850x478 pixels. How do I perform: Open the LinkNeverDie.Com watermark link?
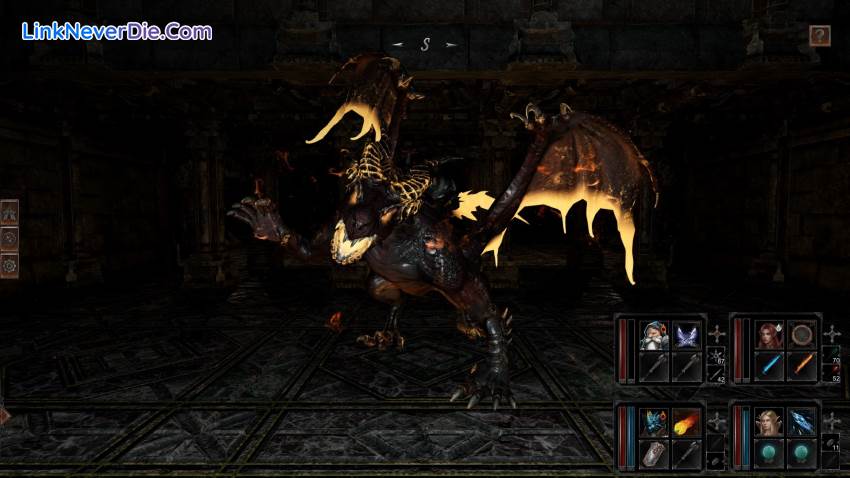[116, 31]
